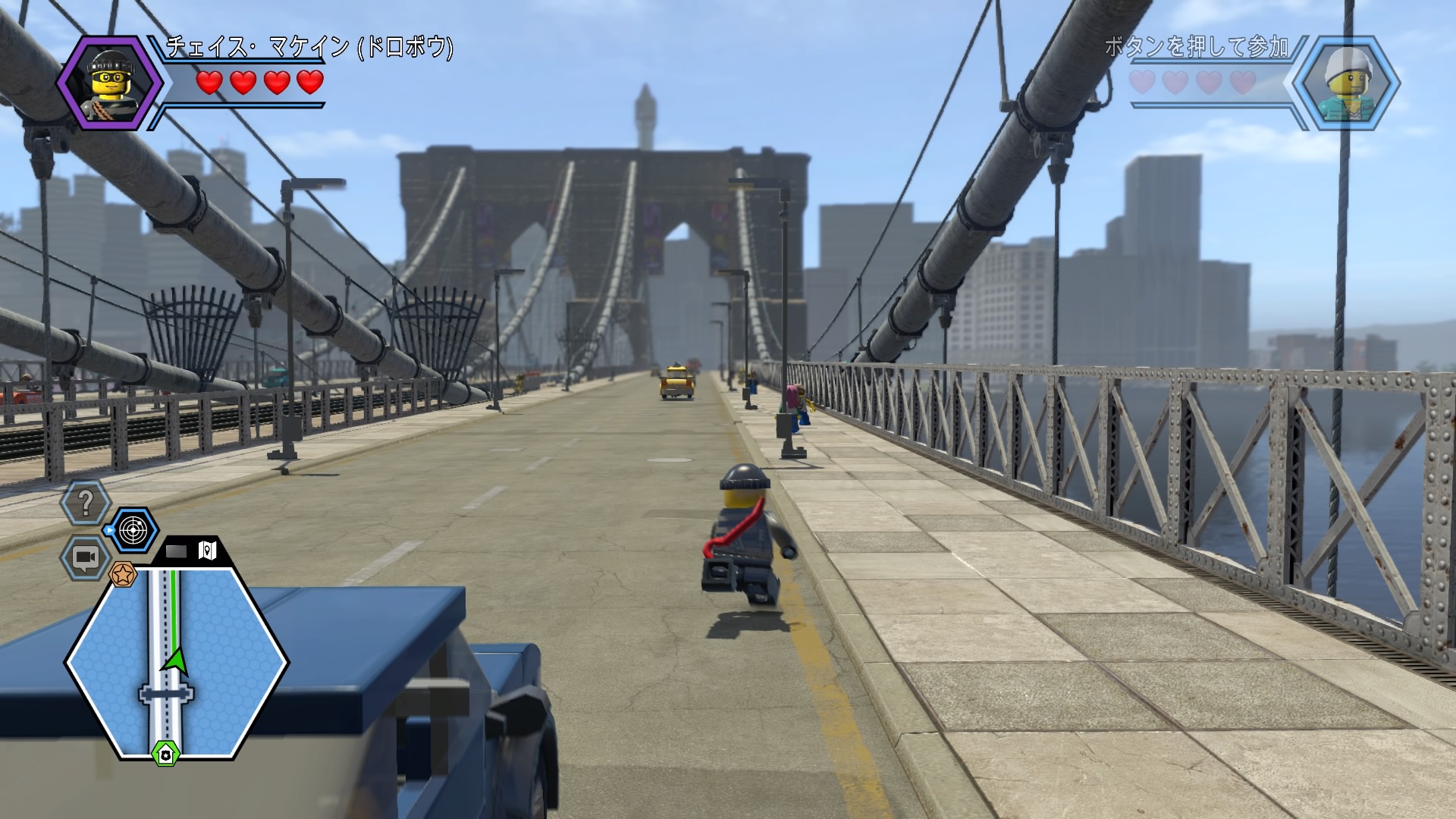Open the question mark help icon
Viewport: 1456px width, 819px height.
(x=86, y=501)
